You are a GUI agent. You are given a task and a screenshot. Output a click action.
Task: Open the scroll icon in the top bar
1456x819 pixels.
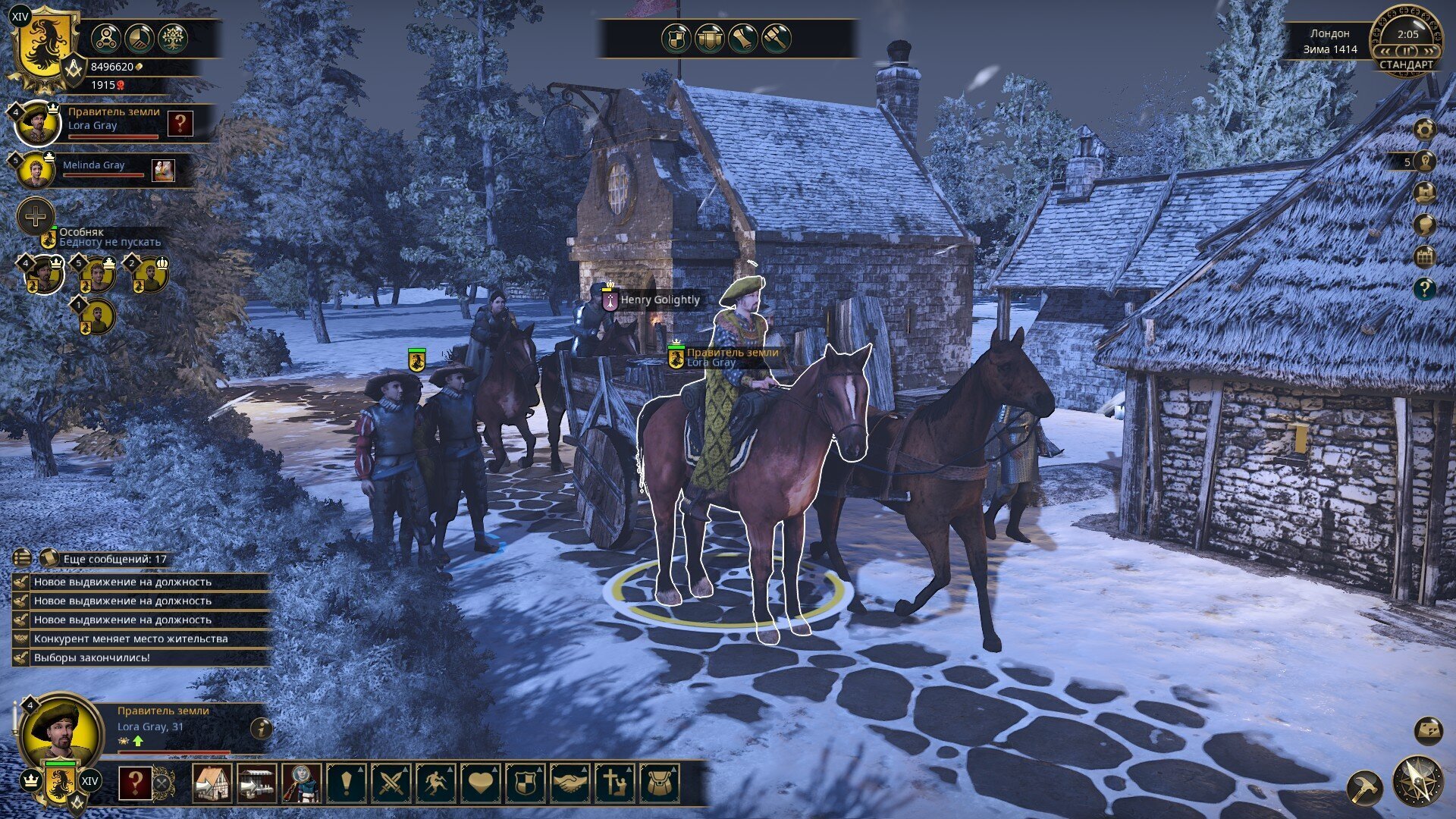coord(742,38)
